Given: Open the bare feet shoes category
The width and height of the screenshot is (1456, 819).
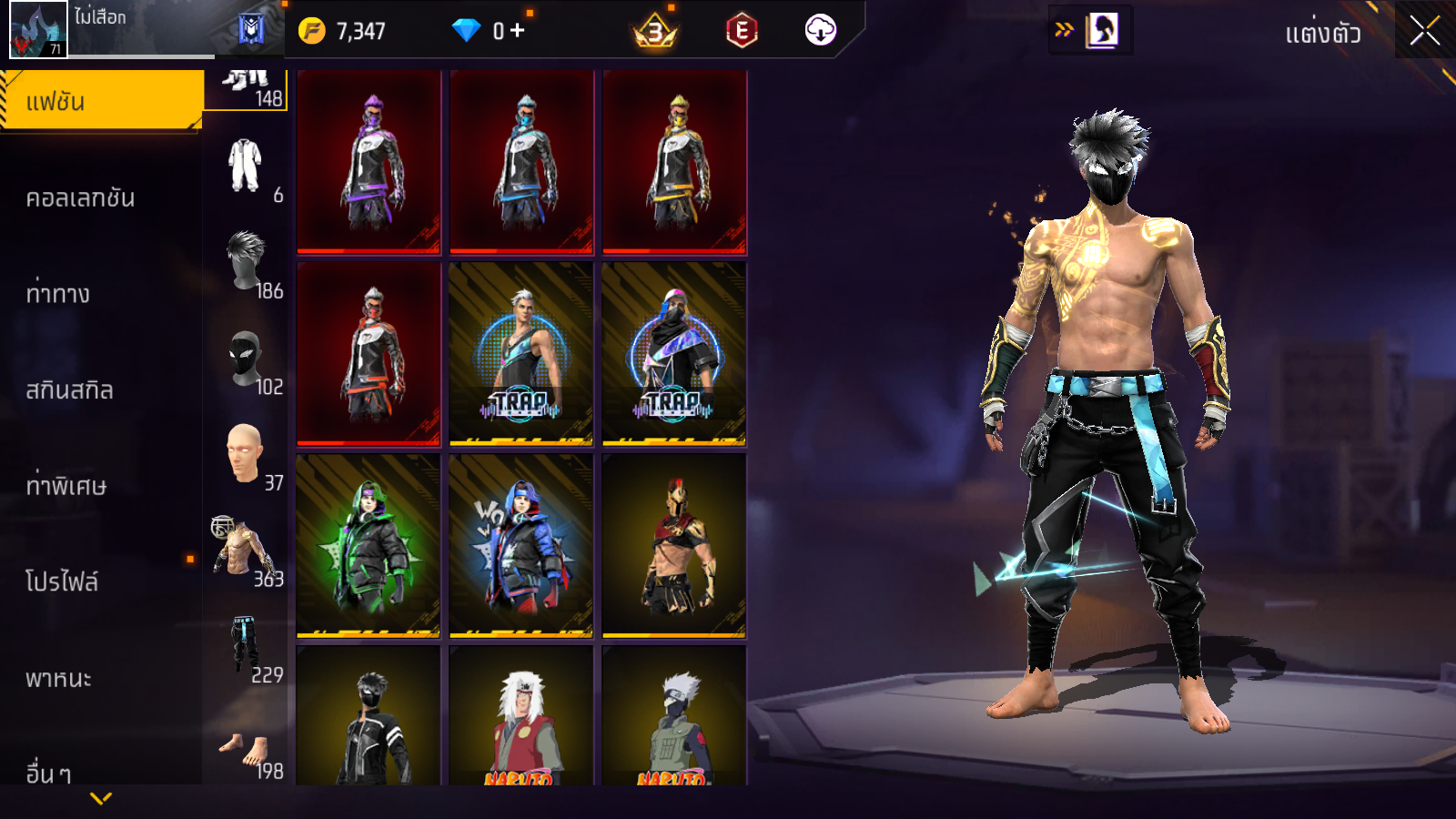Looking at the screenshot, I should point(248,752).
